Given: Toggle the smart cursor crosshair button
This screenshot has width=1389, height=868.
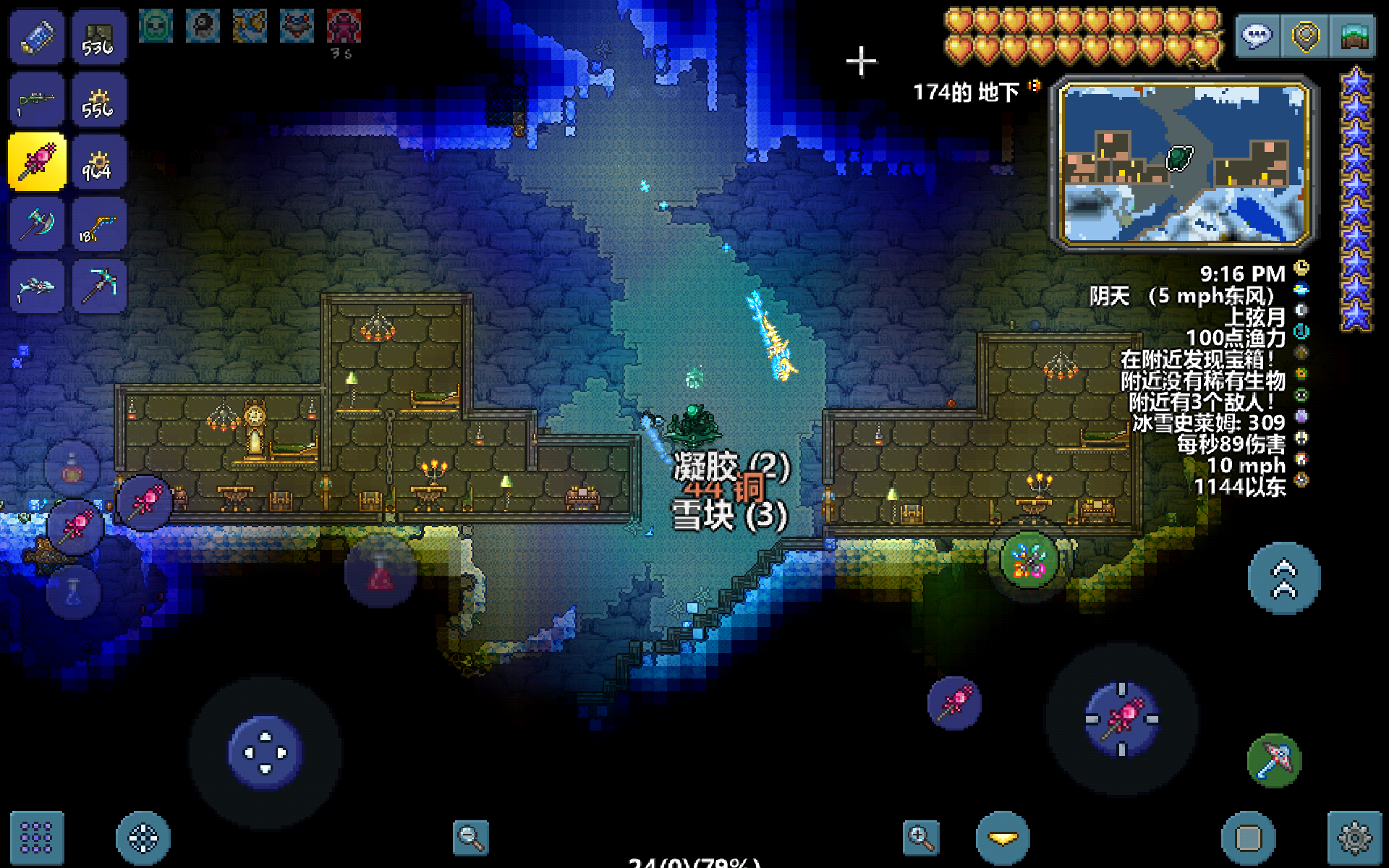Looking at the screenshot, I should pos(143,838).
